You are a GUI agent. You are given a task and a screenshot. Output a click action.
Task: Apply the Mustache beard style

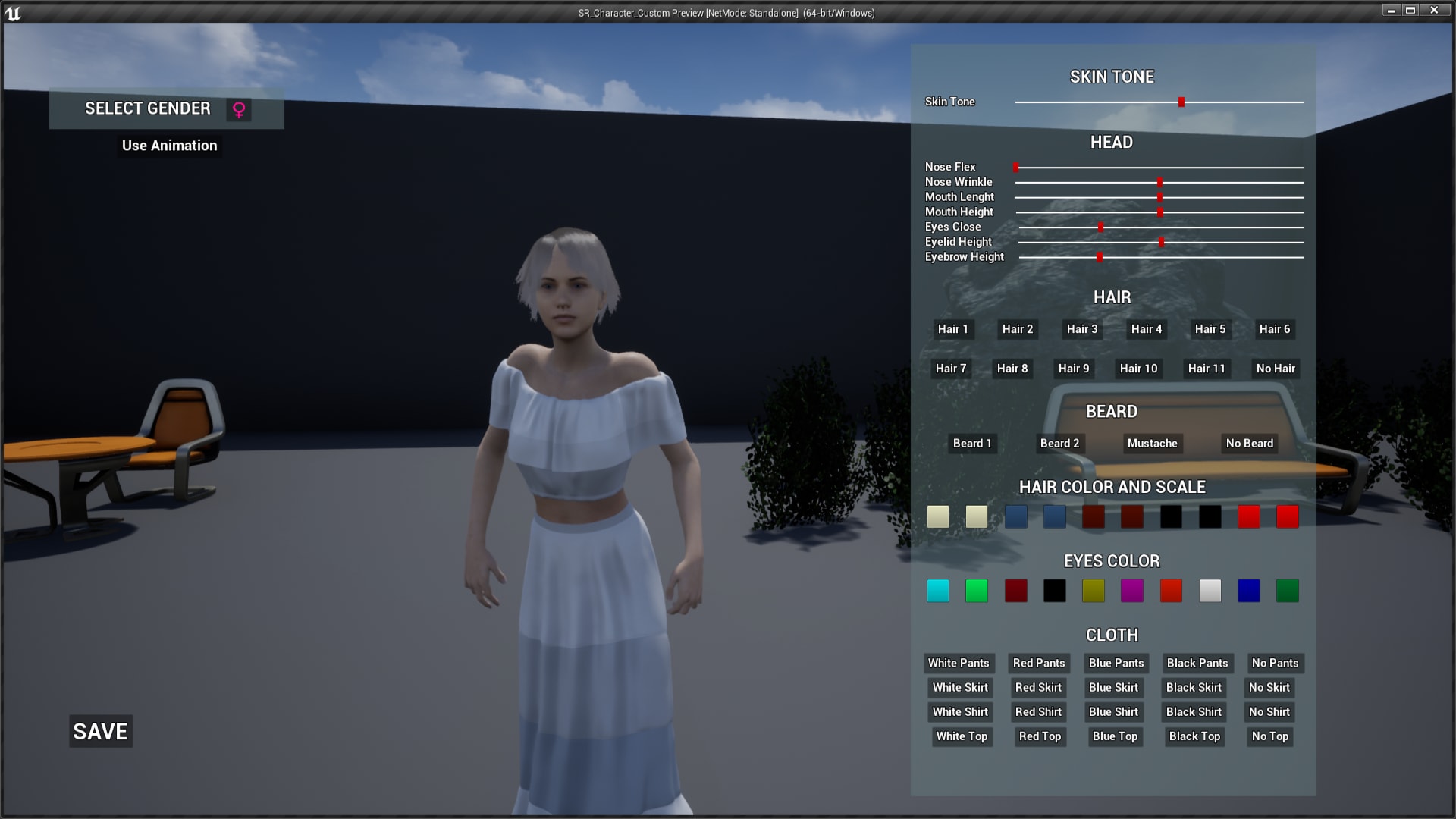coord(1153,444)
